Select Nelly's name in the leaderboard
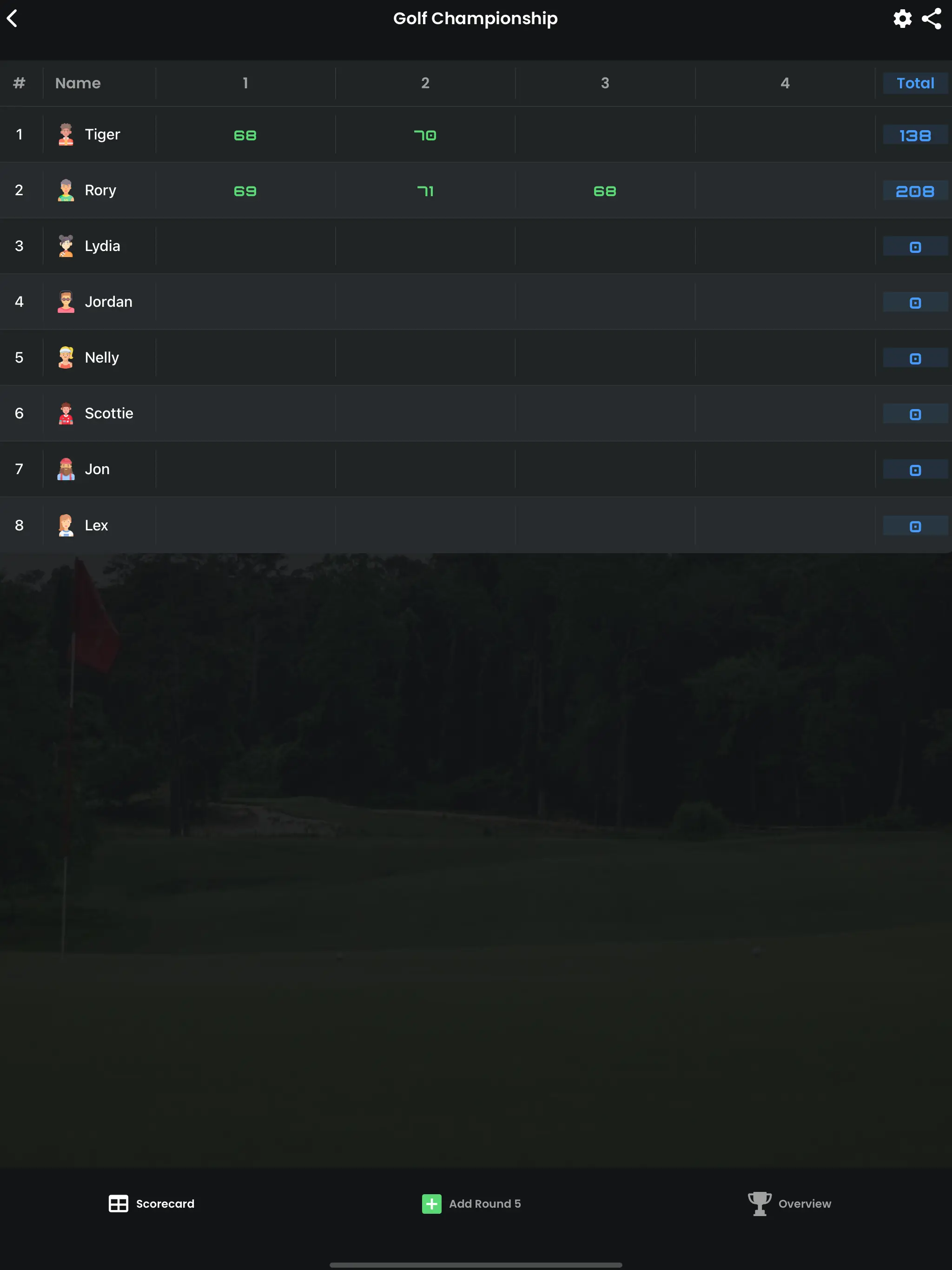Viewport: 952px width, 1270px height. [x=102, y=357]
